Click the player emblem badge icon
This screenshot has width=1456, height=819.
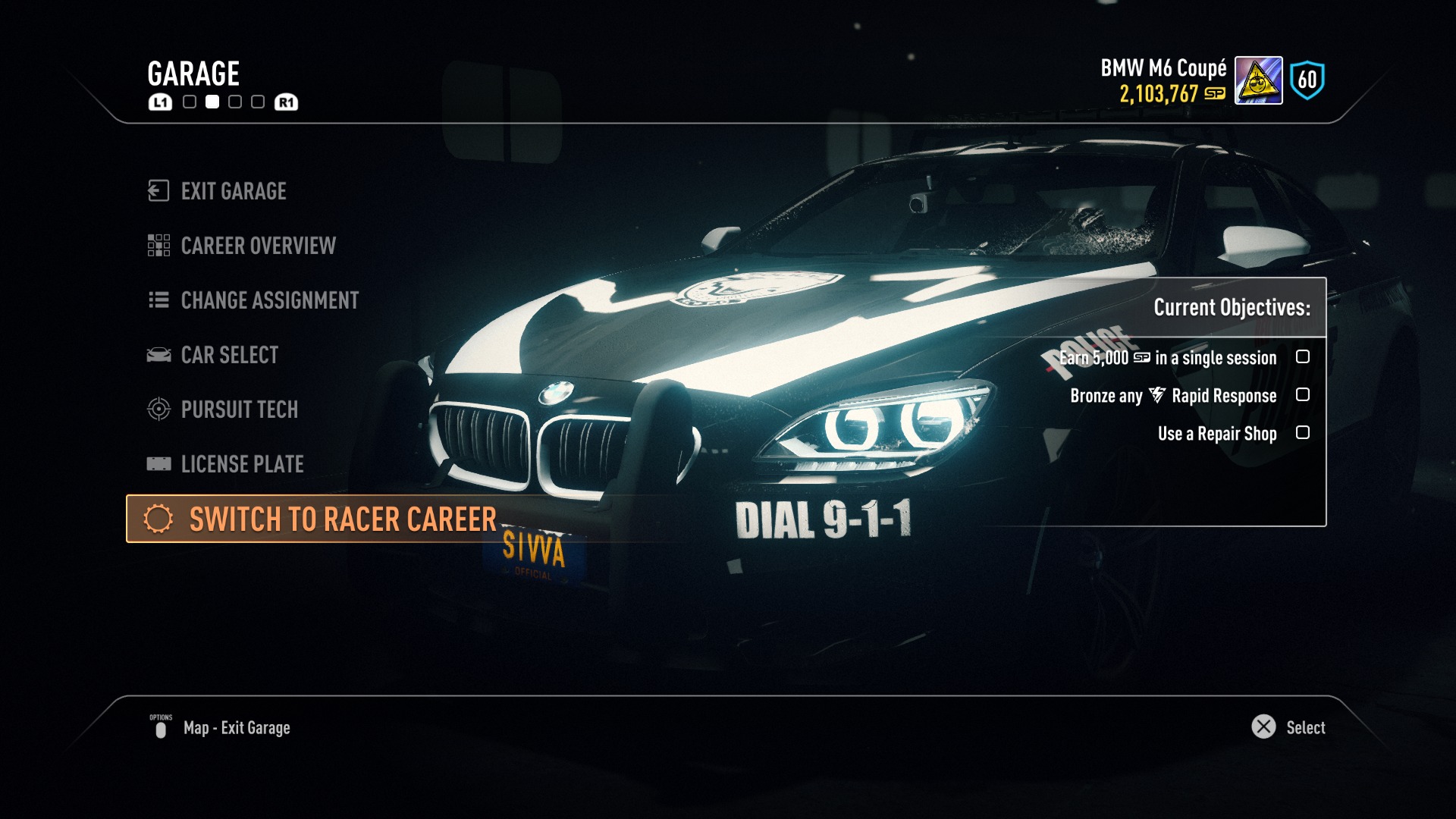click(x=1258, y=80)
